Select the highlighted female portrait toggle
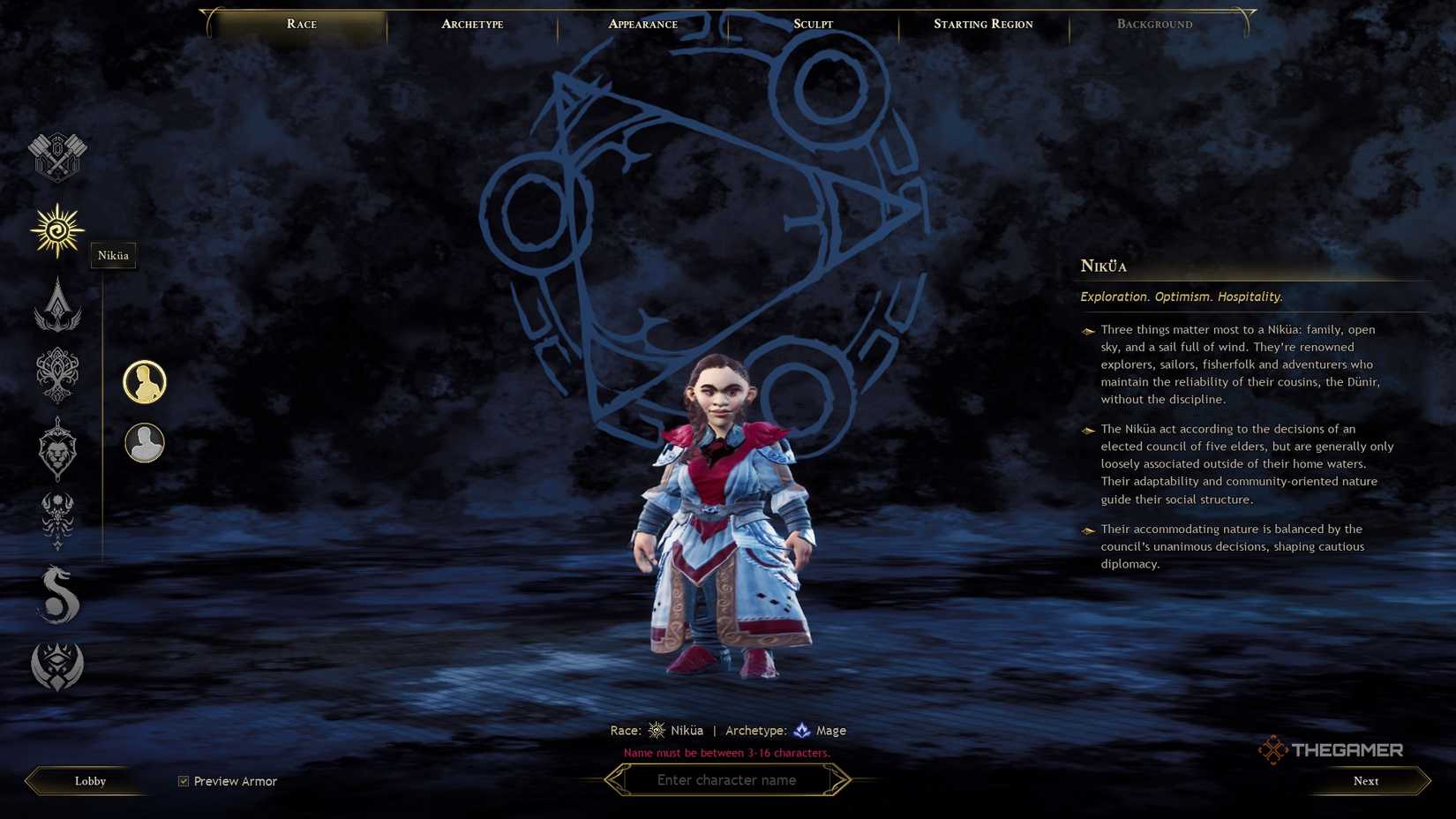Image resolution: width=1456 pixels, height=819 pixels. [x=145, y=381]
